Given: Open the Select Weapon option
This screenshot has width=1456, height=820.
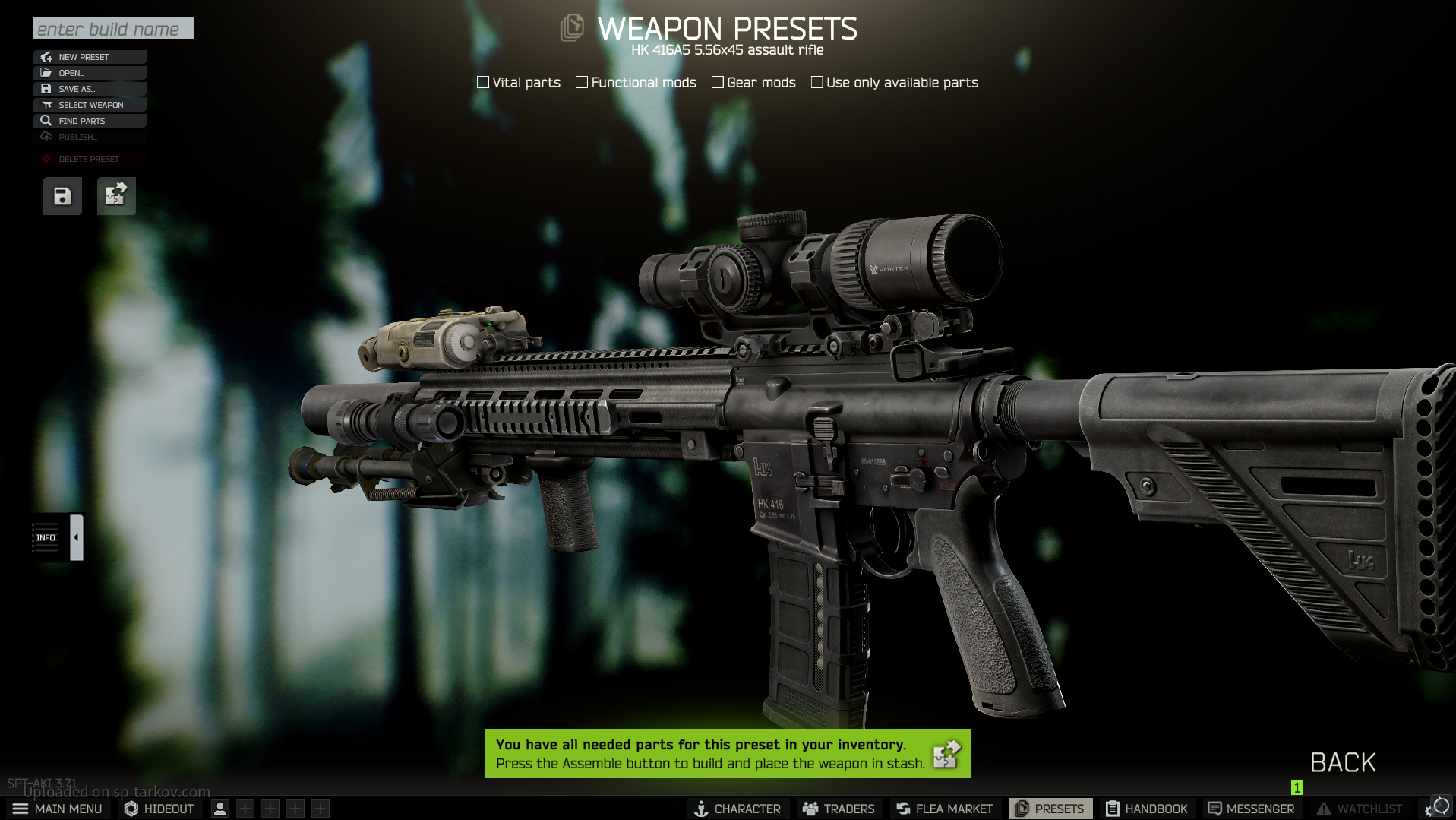Looking at the screenshot, I should (89, 105).
